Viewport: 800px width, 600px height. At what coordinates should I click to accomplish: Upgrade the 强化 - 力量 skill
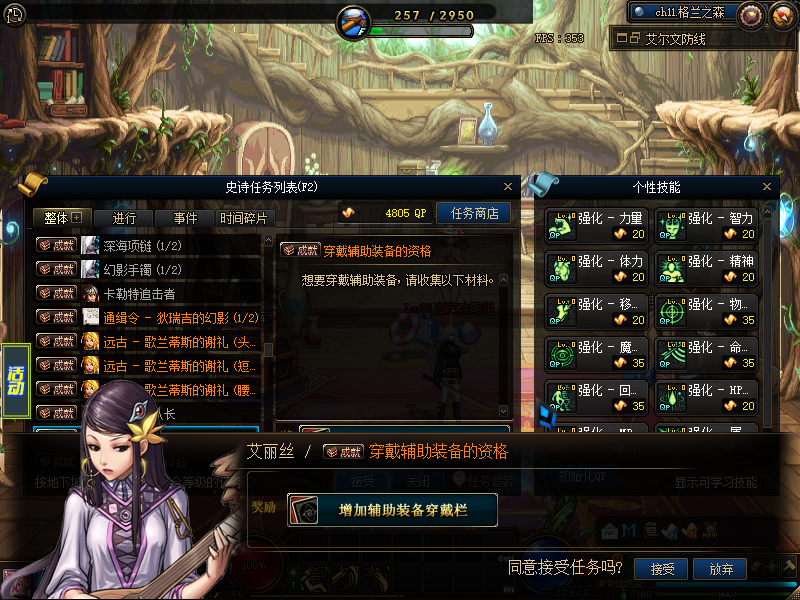[597, 225]
